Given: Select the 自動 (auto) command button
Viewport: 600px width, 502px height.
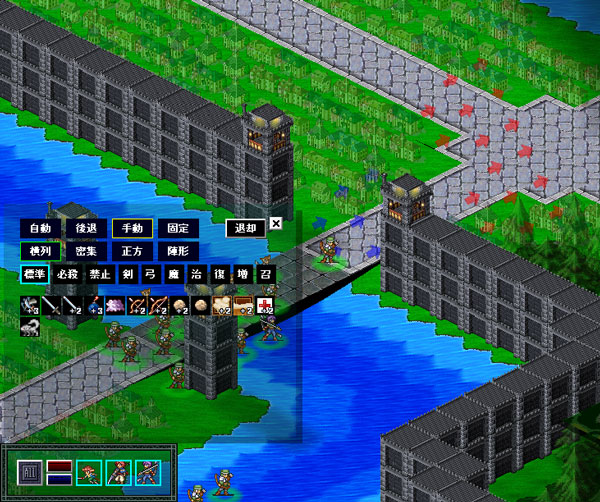Looking at the screenshot, I should point(39,228).
